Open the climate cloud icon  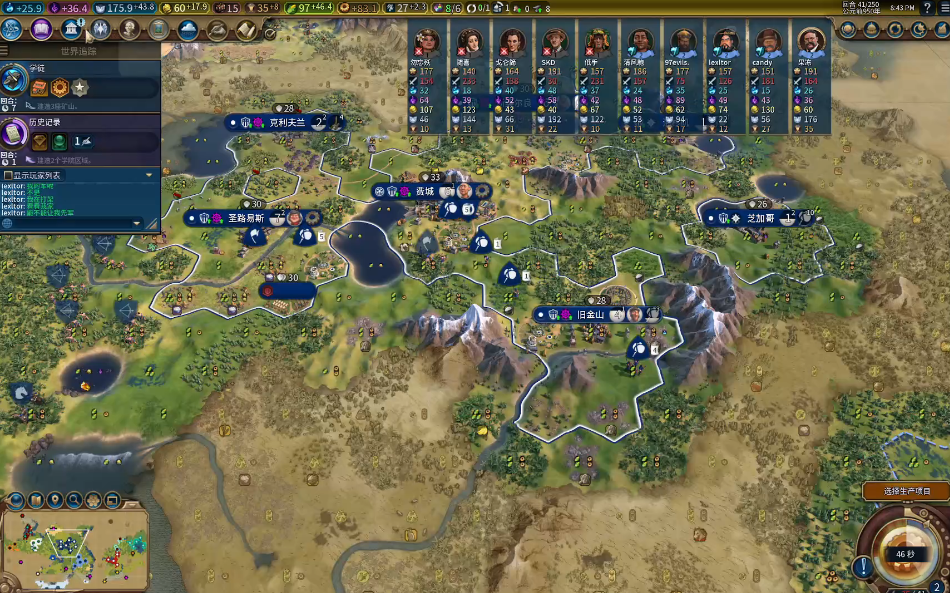(x=188, y=29)
